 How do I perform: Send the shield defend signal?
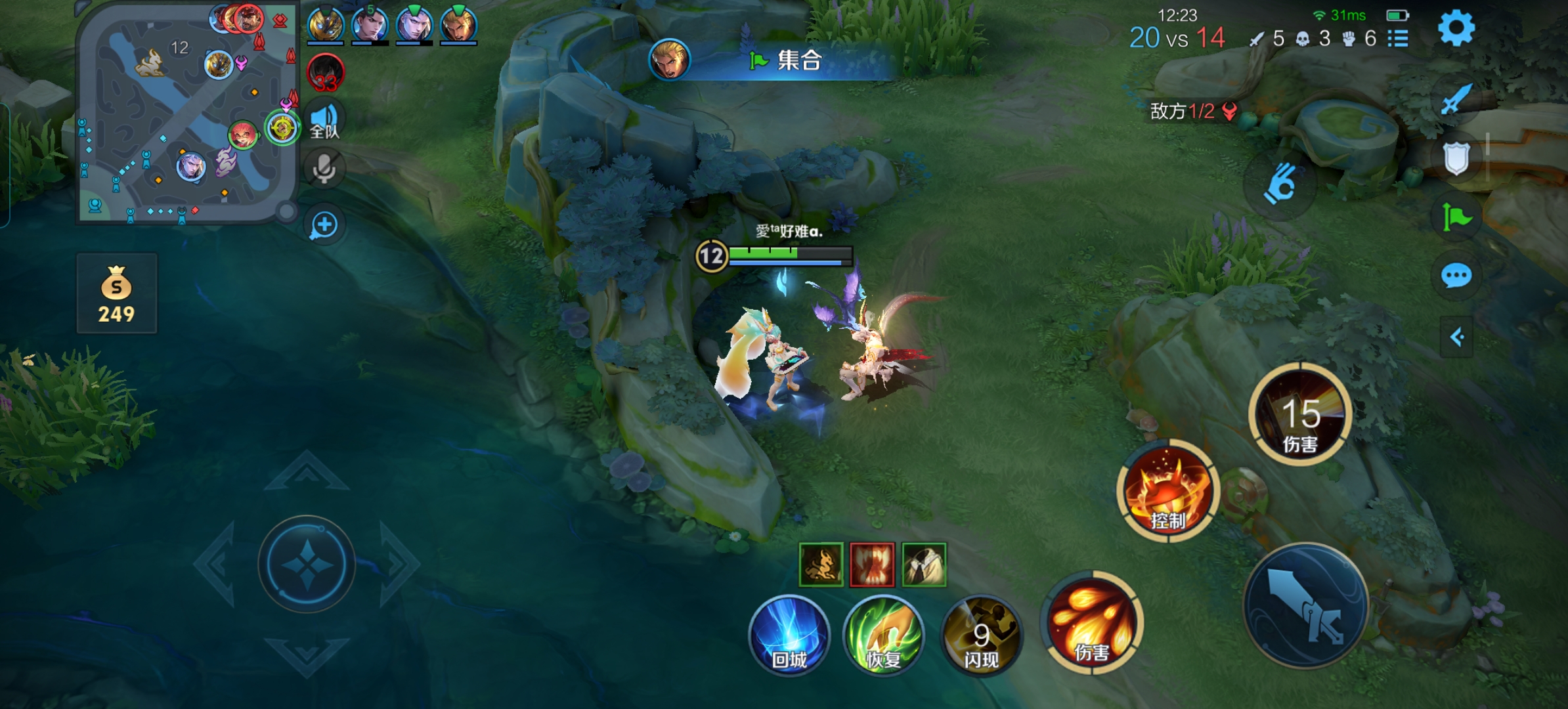1456,158
